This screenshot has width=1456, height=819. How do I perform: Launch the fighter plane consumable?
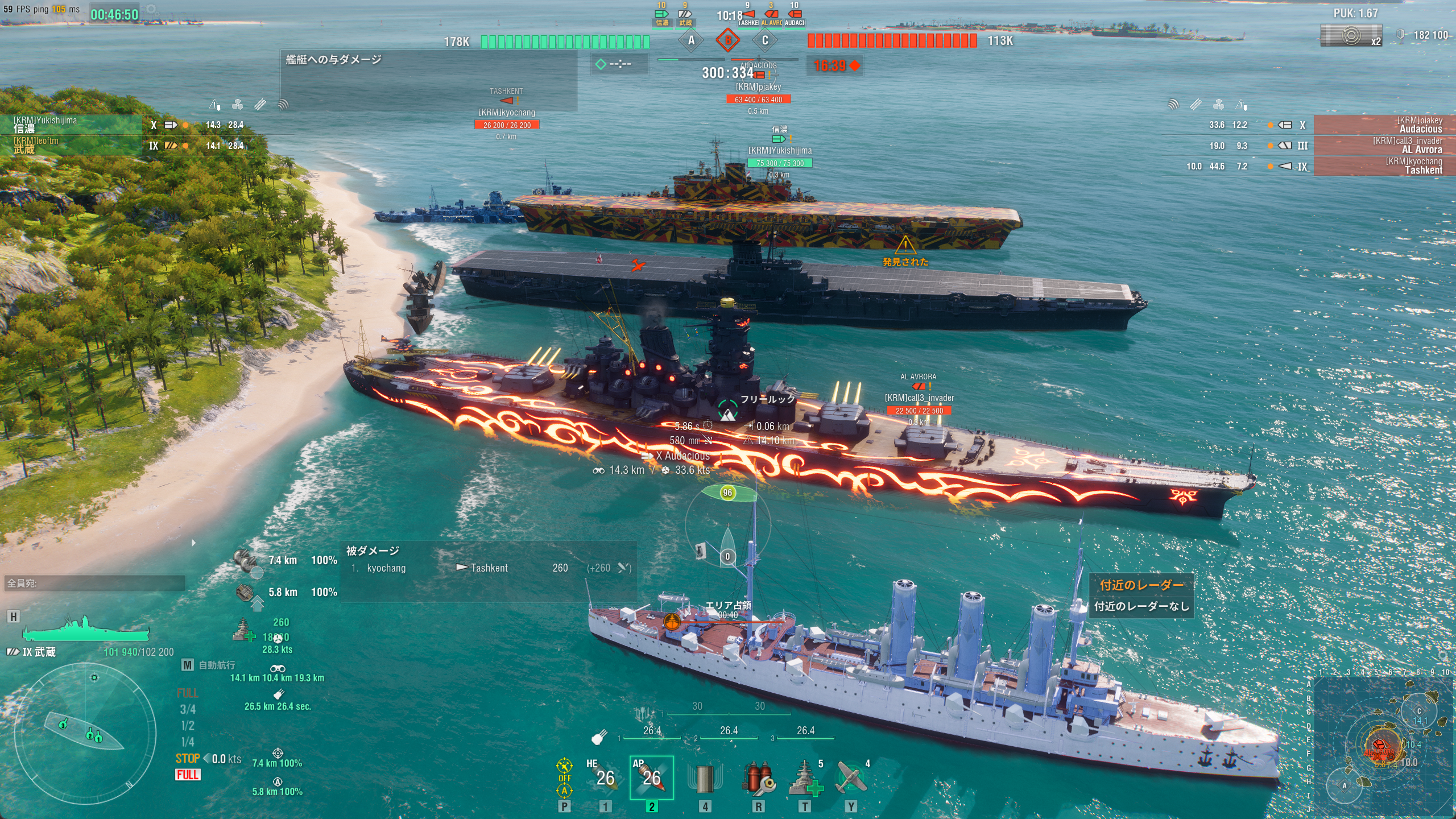(851, 778)
